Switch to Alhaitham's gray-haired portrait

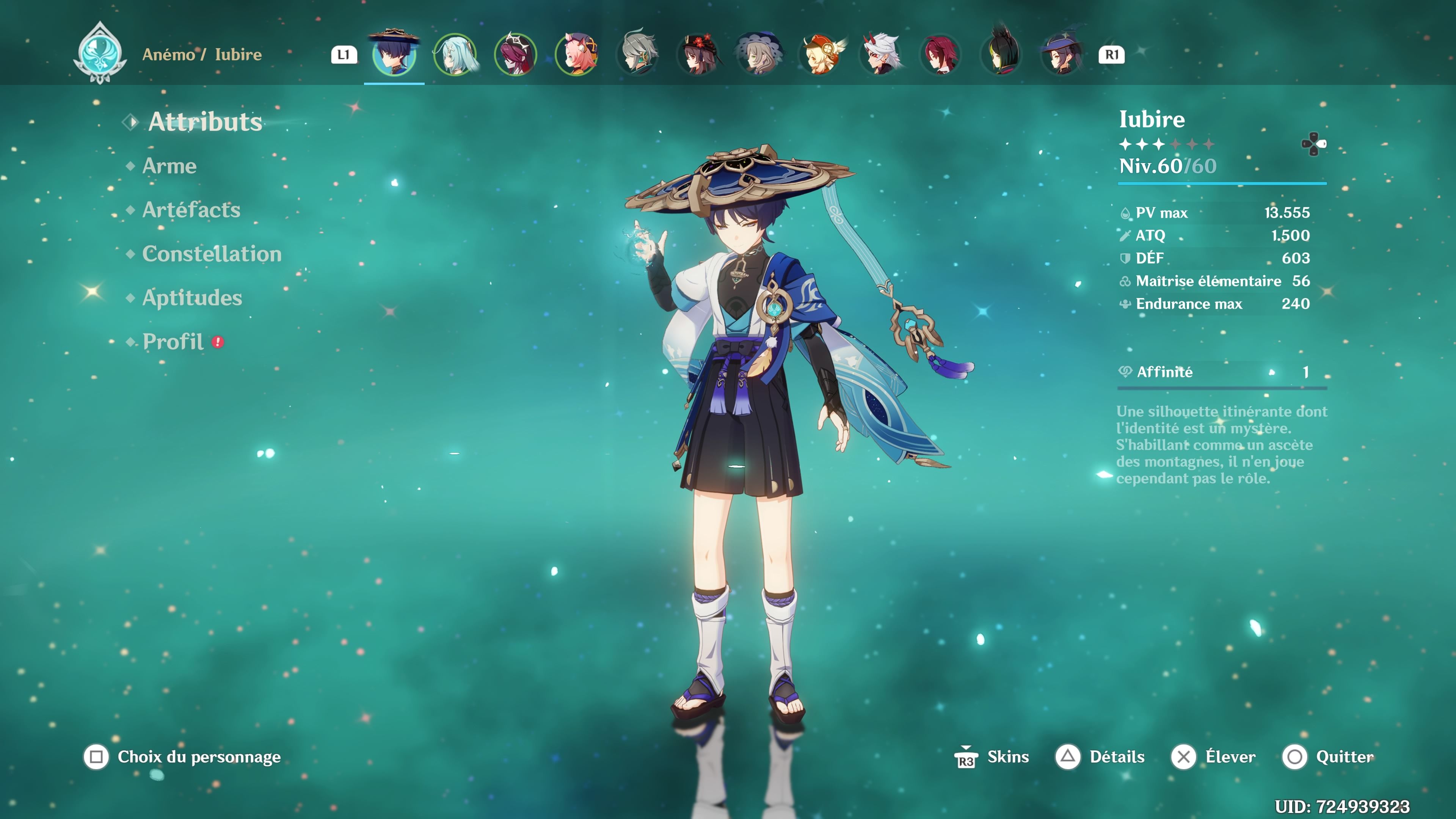point(637,54)
